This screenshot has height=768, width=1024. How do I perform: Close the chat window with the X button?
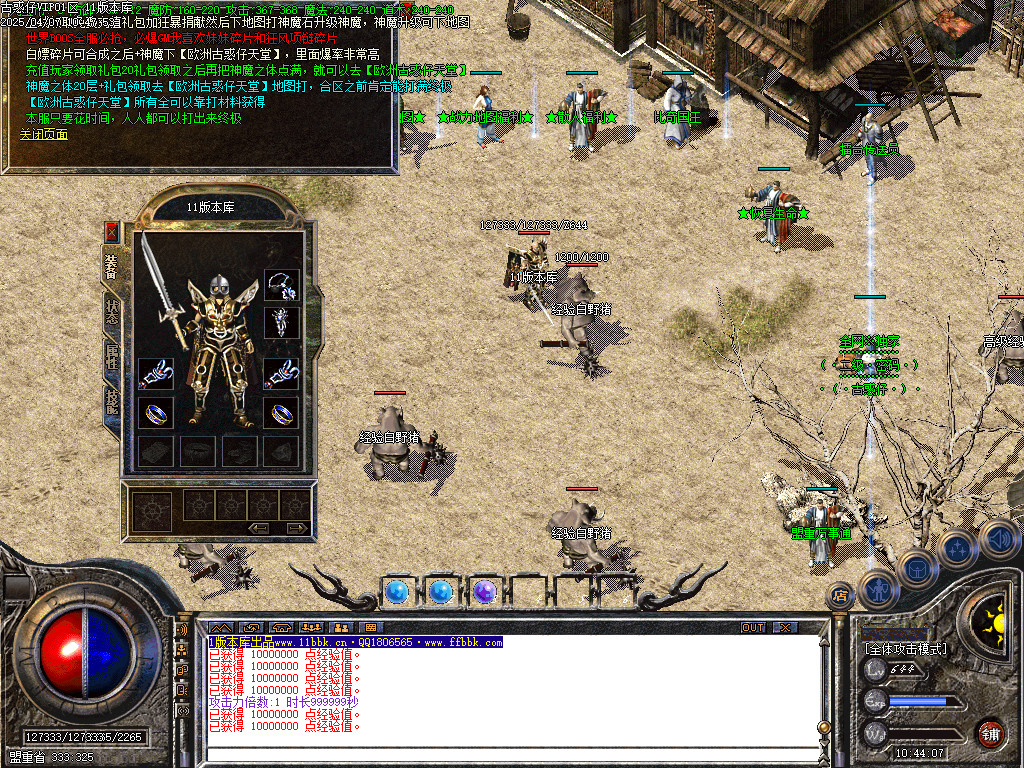coord(786,628)
